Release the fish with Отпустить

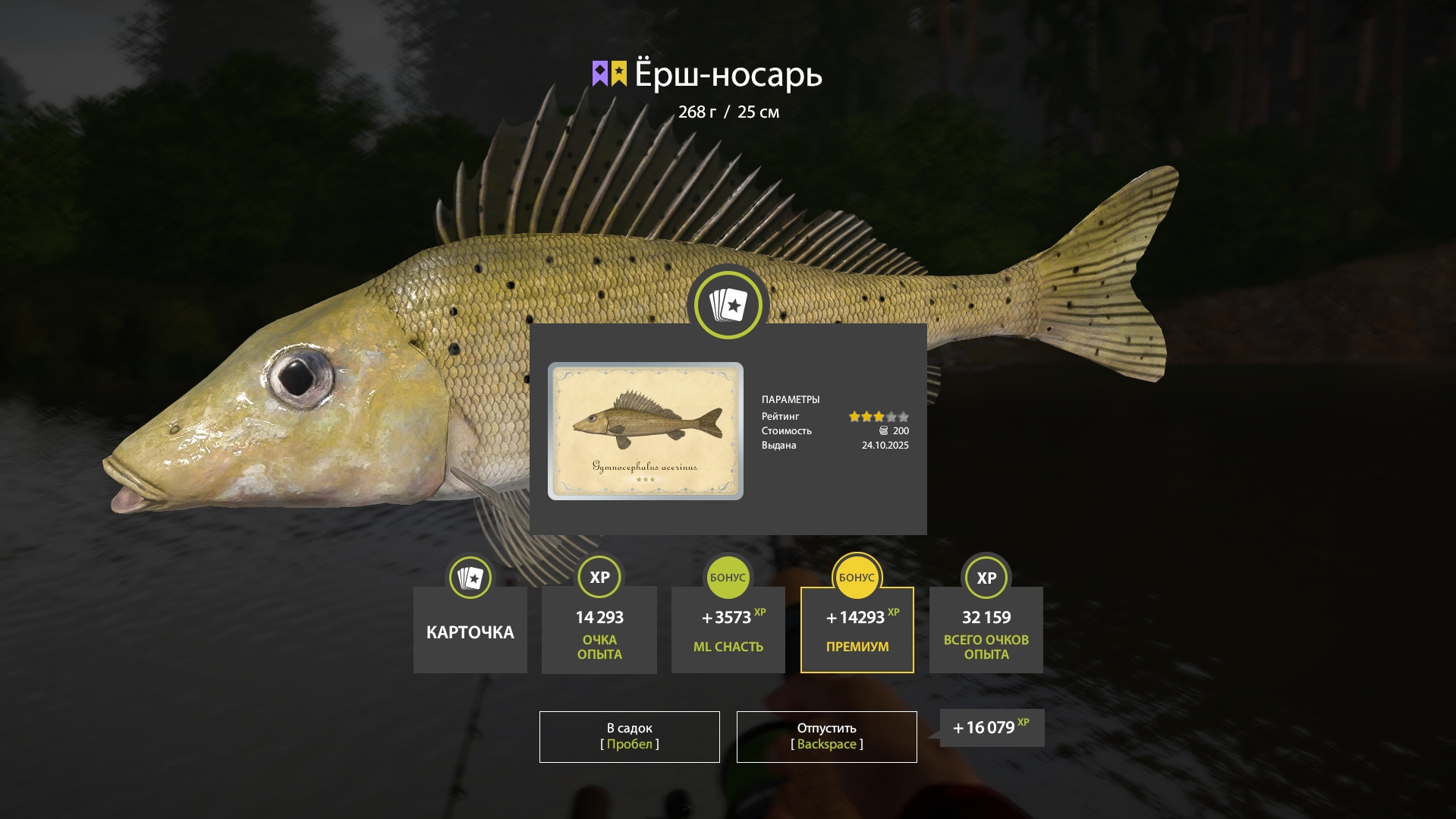coord(826,736)
